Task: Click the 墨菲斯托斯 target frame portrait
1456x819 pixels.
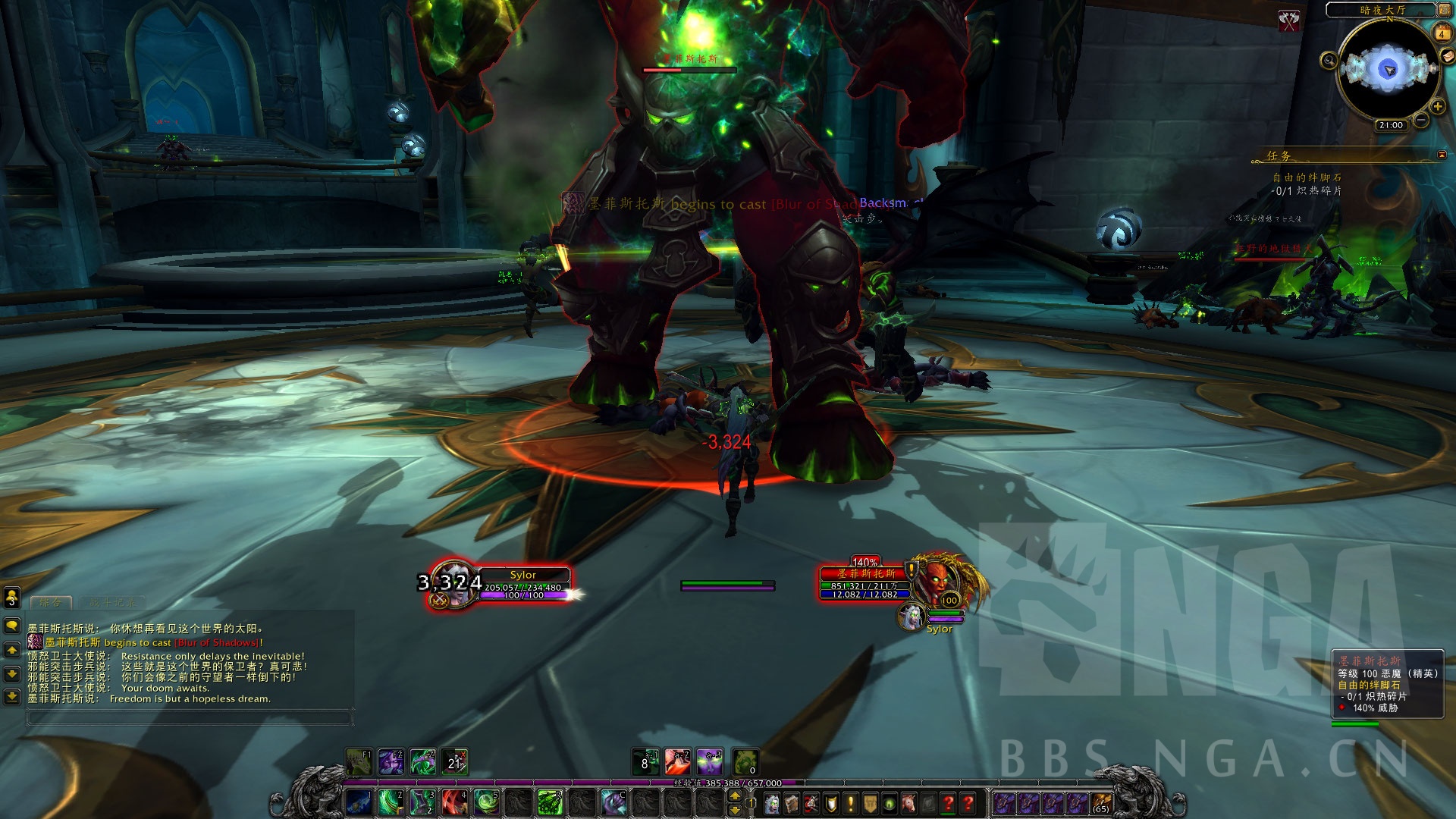Action: [938, 580]
